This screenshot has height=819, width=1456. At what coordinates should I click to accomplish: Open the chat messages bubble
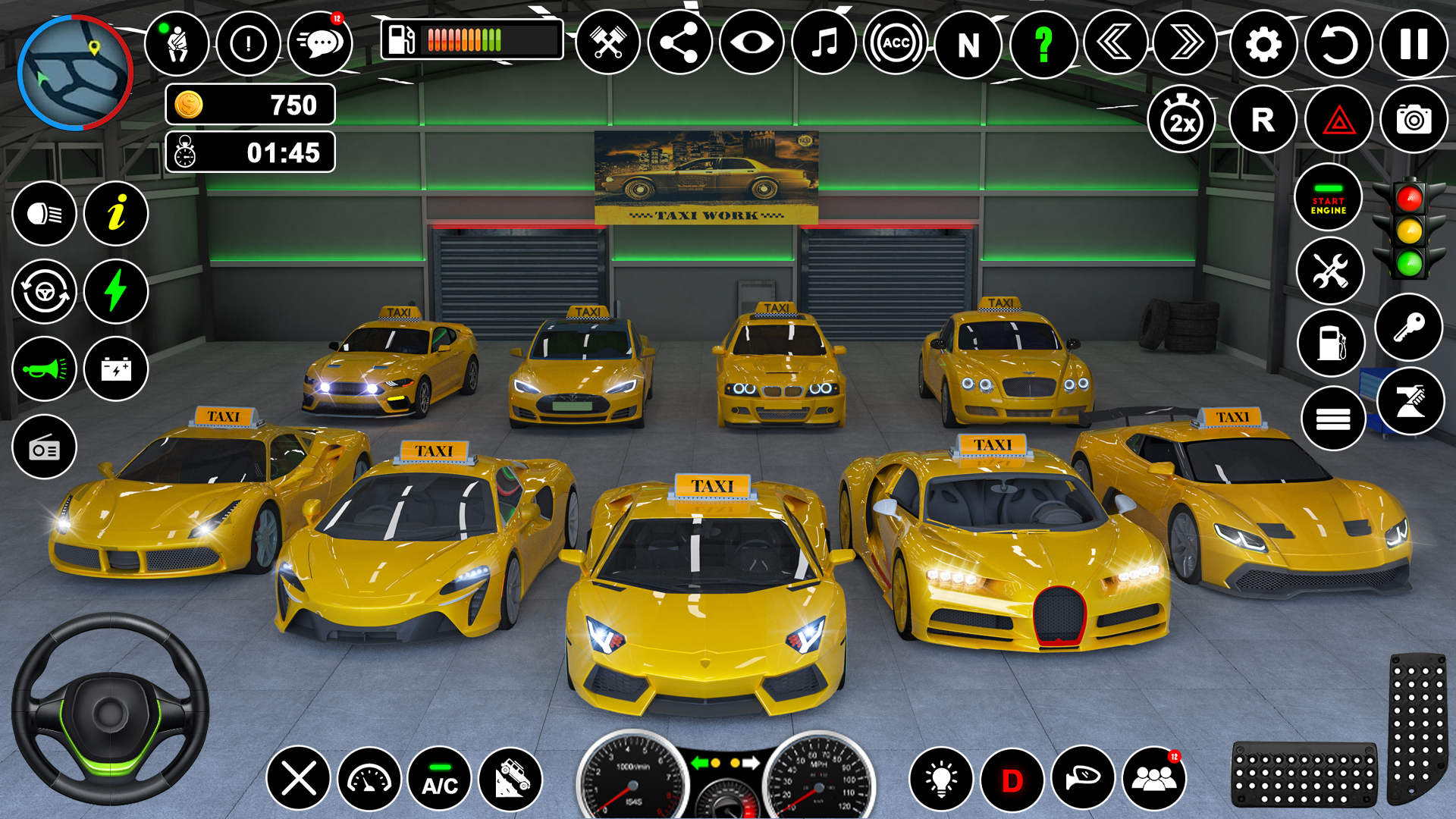[321, 44]
